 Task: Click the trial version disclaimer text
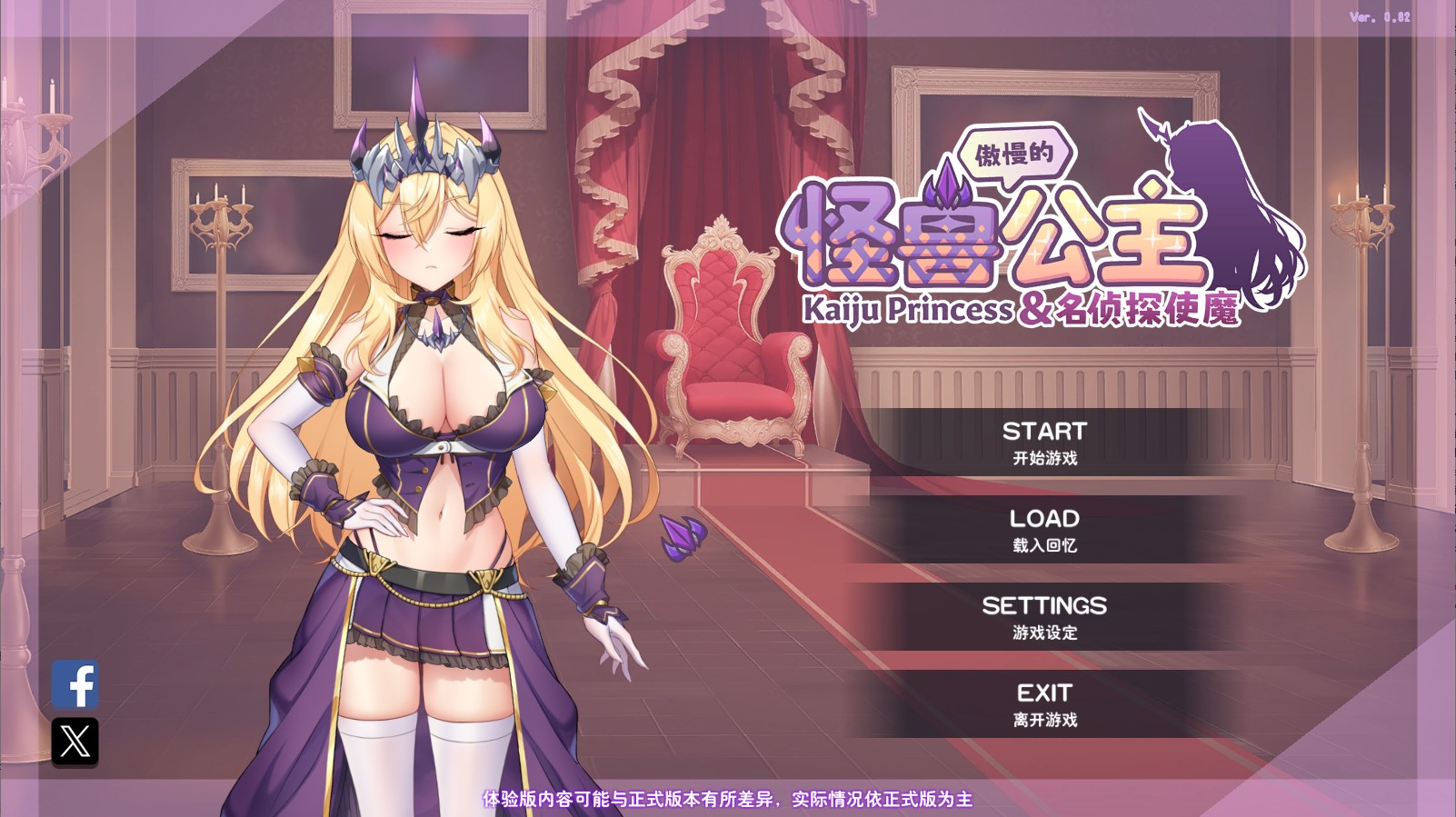pyautogui.click(x=725, y=799)
